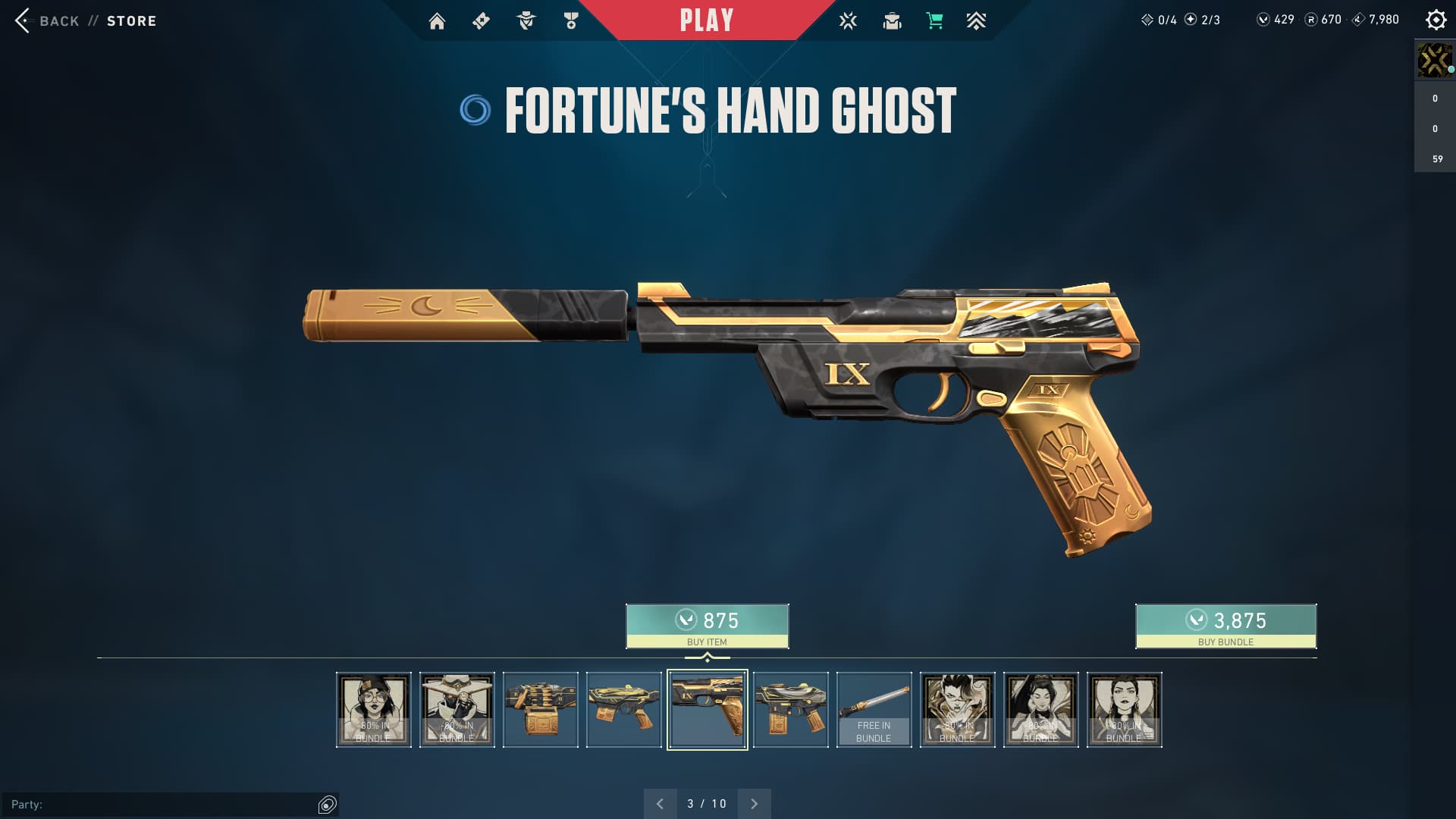Select the machine gun skin thumbnail

point(541,710)
